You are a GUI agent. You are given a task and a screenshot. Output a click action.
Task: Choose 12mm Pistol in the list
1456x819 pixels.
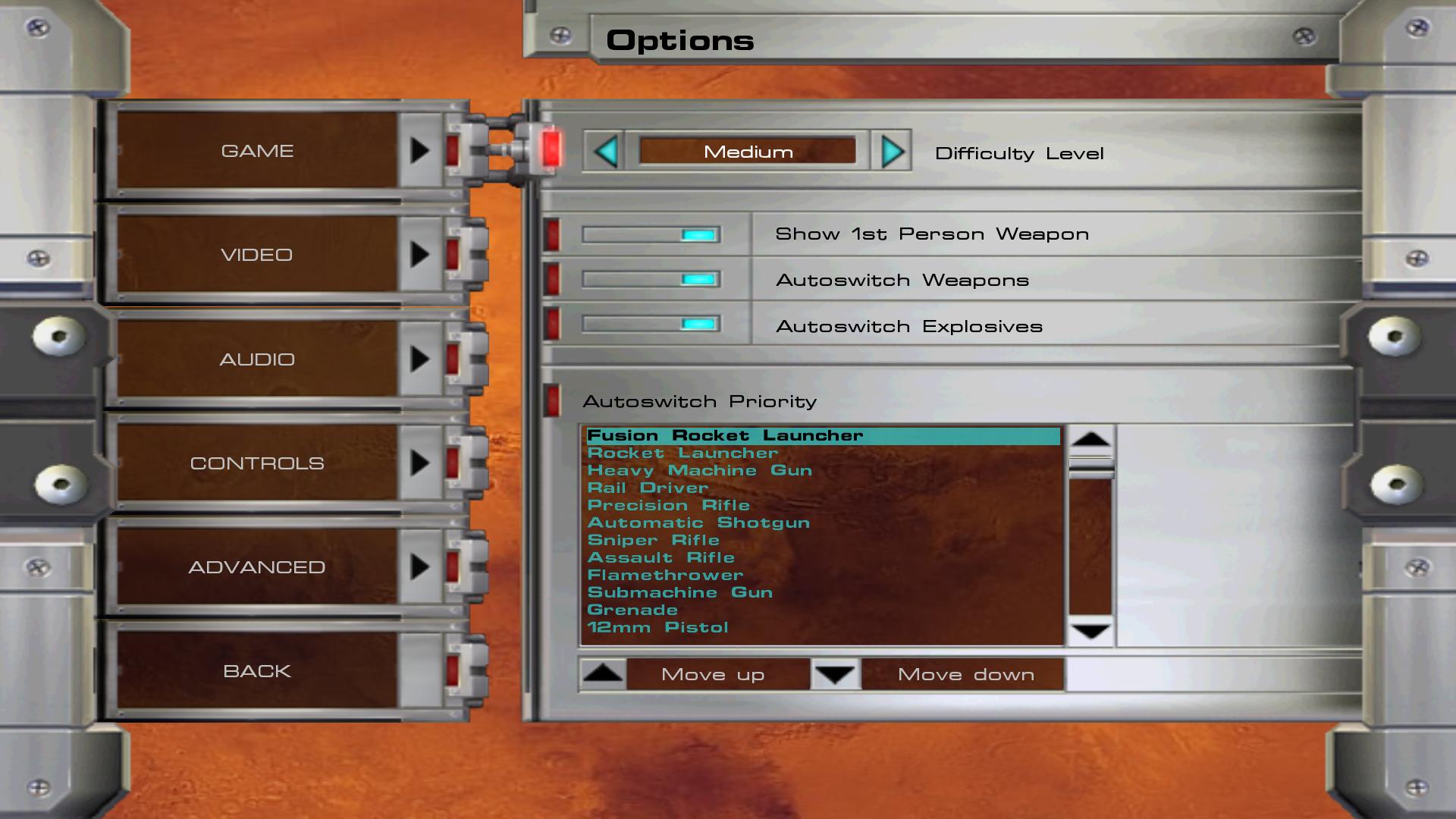pos(657,628)
